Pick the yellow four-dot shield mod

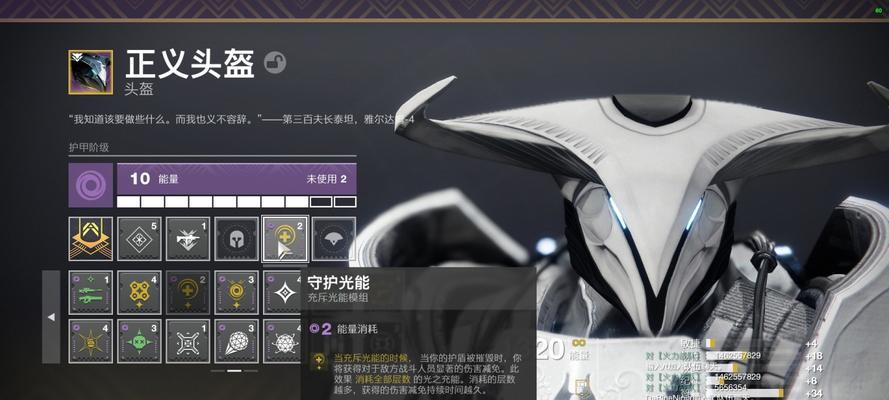pos(139,292)
